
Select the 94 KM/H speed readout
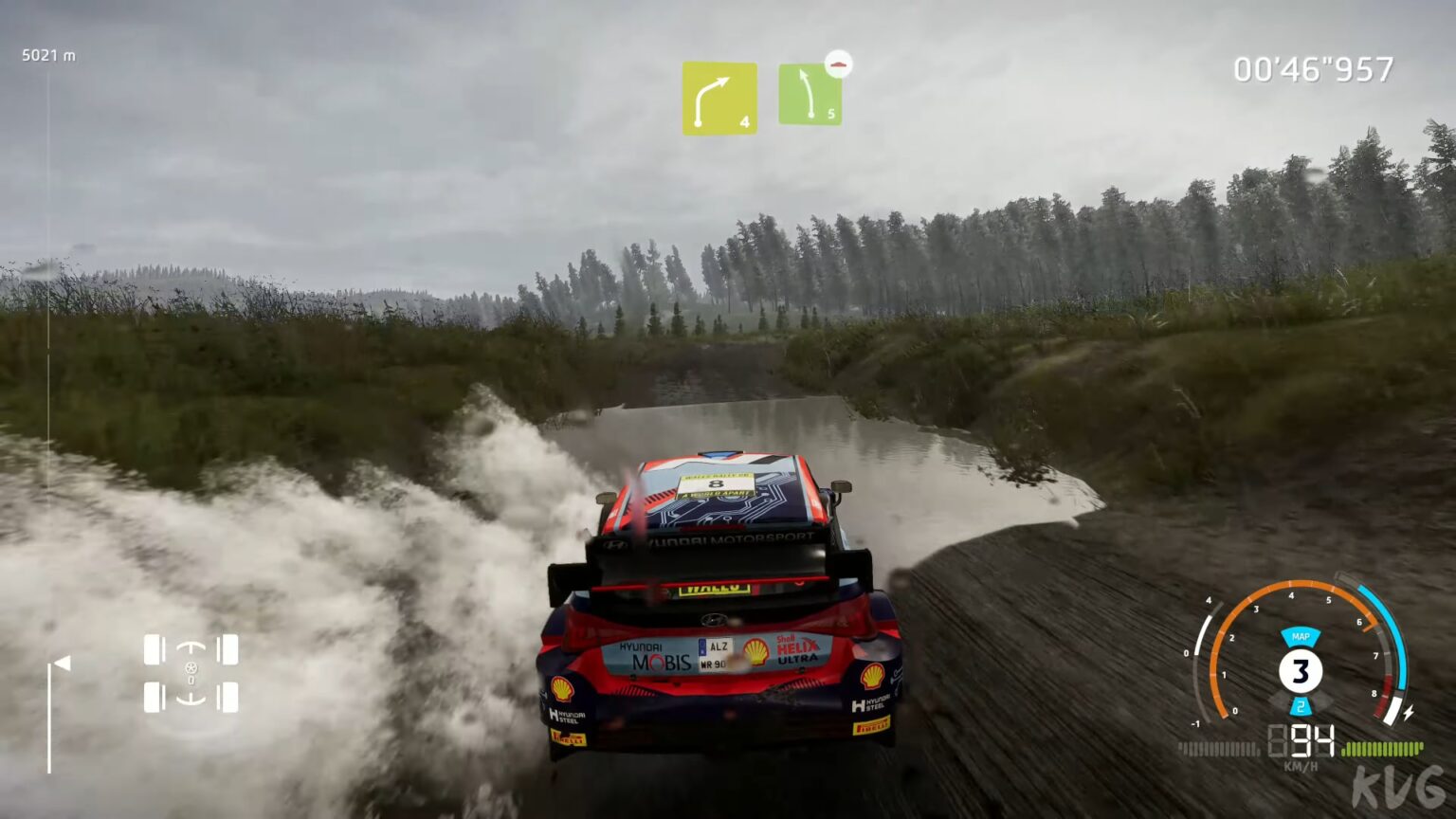1311,740
